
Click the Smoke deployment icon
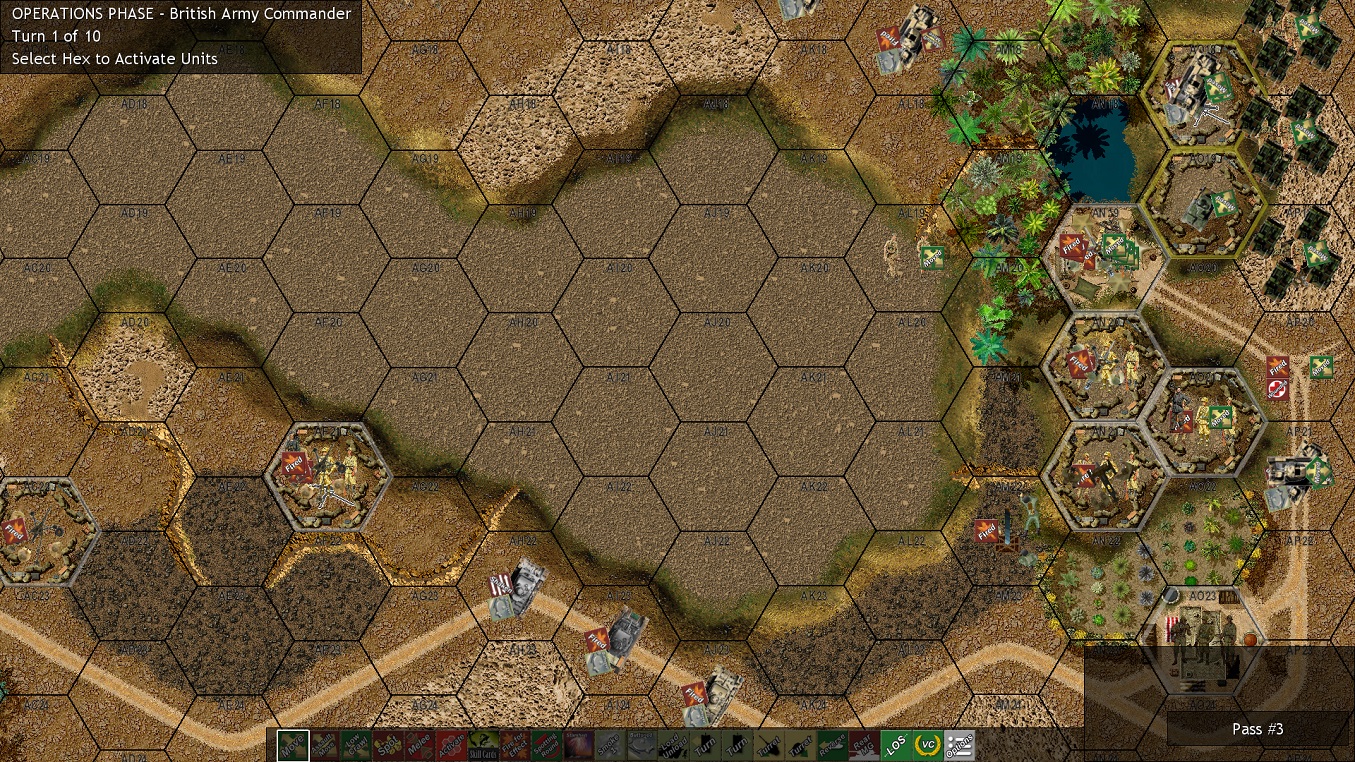coord(611,746)
